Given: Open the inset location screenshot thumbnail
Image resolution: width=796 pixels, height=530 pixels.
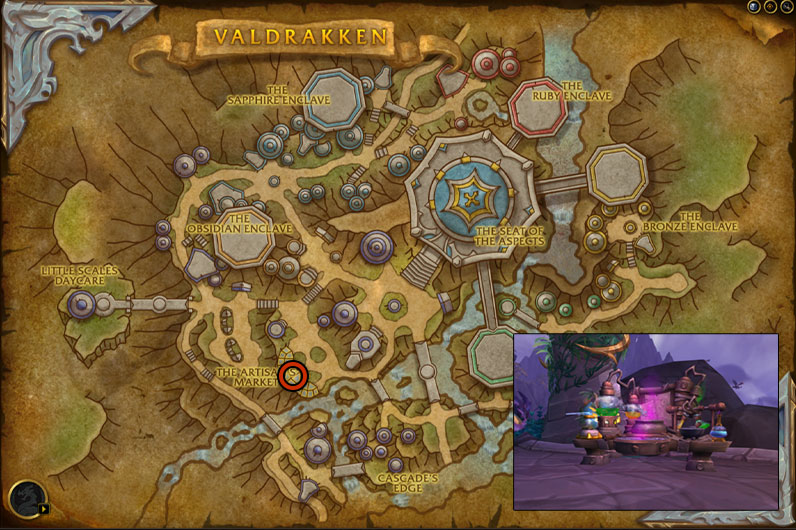Looking at the screenshot, I should click(x=645, y=421).
